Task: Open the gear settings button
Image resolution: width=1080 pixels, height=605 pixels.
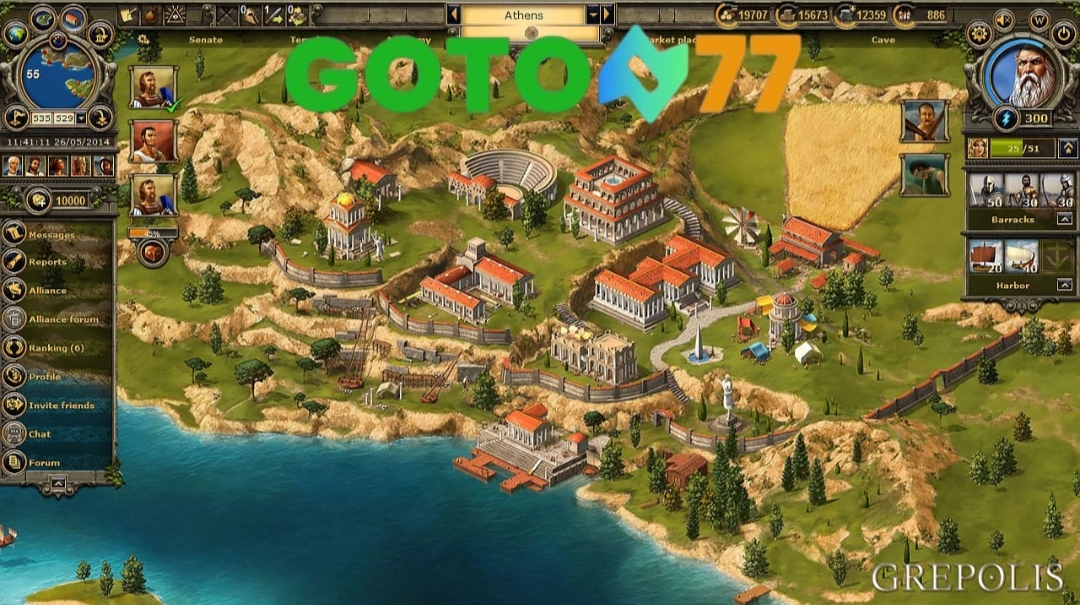Action: click(978, 33)
